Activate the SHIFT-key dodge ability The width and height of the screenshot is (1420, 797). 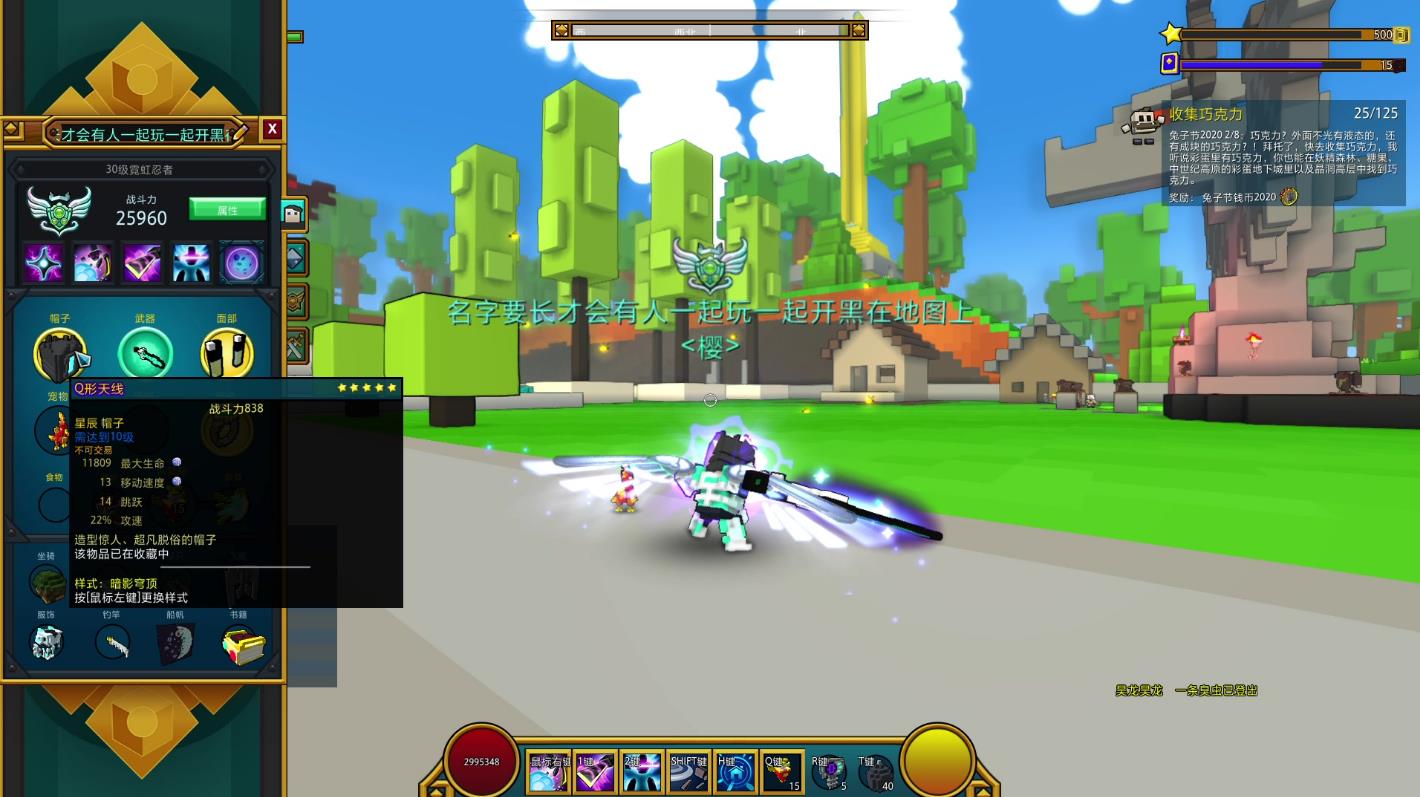689,773
